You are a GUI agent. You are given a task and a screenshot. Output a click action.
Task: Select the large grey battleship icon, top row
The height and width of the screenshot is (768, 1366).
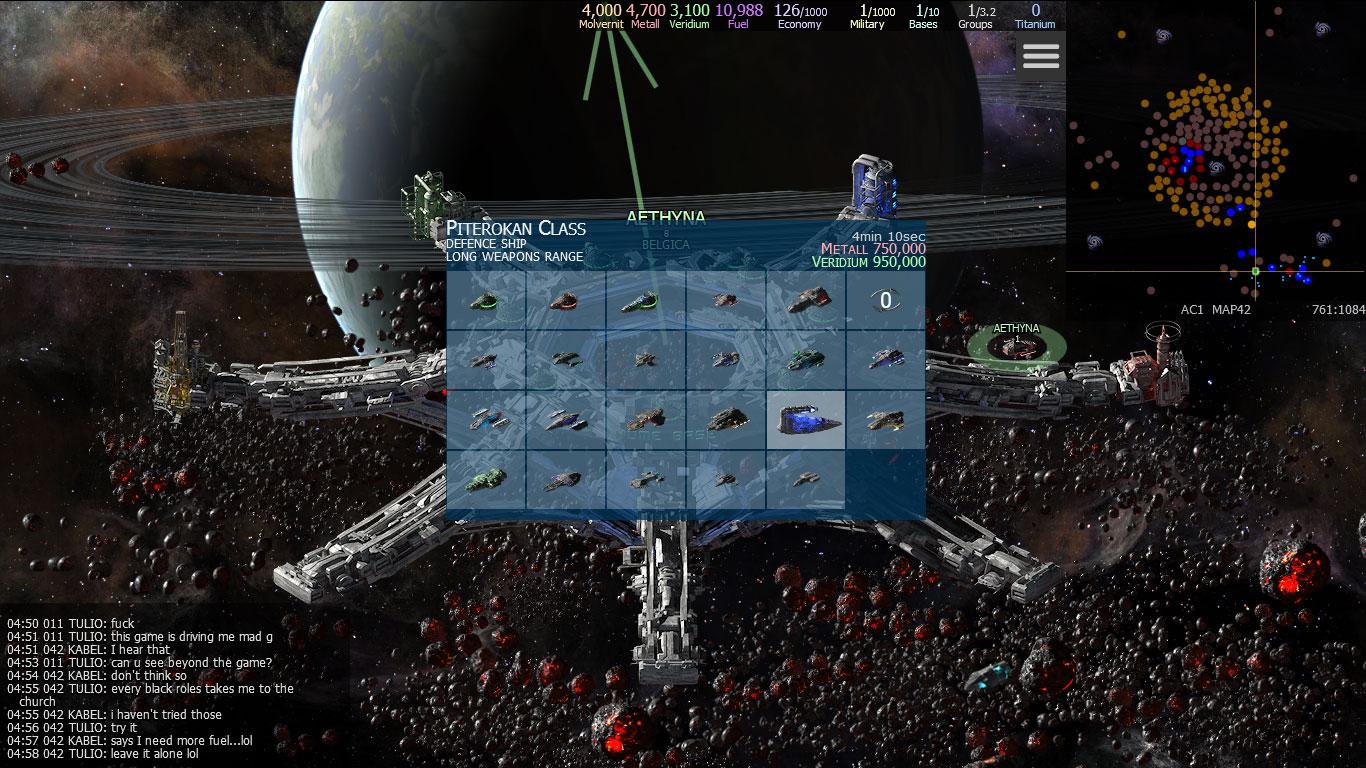[805, 300]
